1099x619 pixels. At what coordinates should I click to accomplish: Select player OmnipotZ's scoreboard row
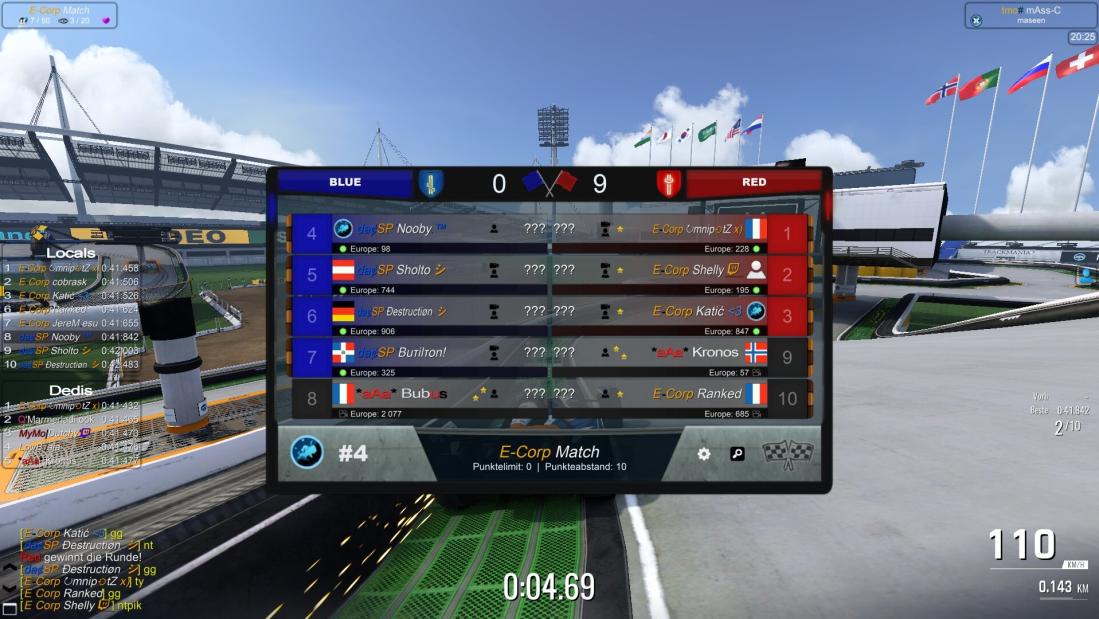coord(680,233)
